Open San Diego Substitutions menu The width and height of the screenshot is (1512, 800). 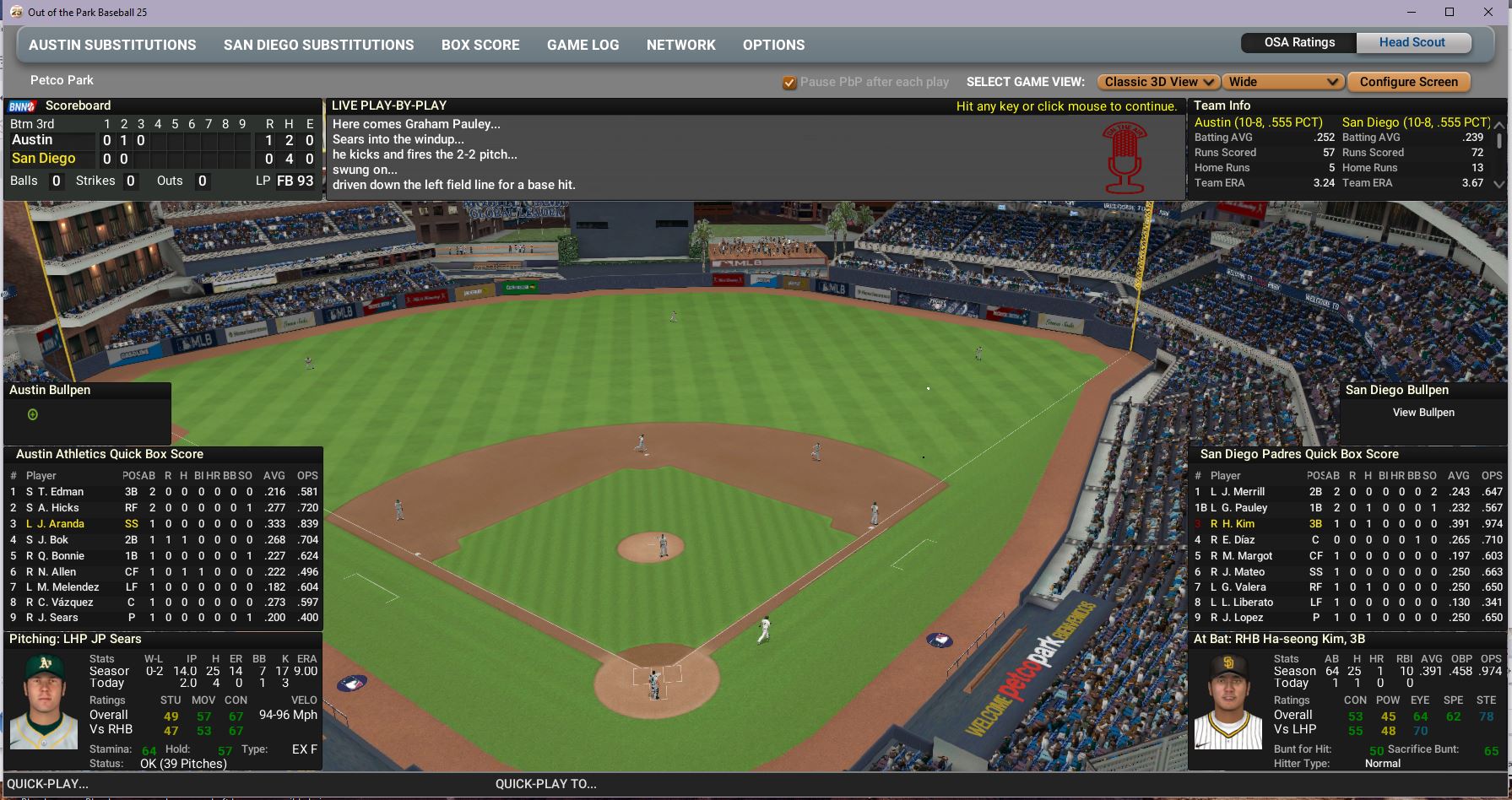318,45
